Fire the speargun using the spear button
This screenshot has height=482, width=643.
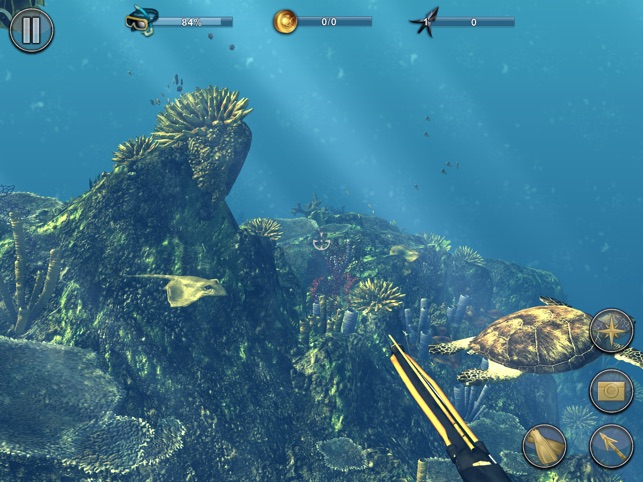(x=611, y=446)
